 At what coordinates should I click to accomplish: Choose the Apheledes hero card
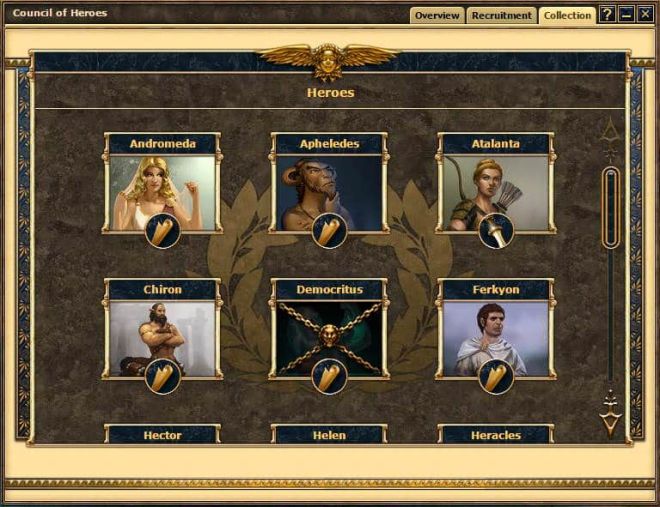328,190
